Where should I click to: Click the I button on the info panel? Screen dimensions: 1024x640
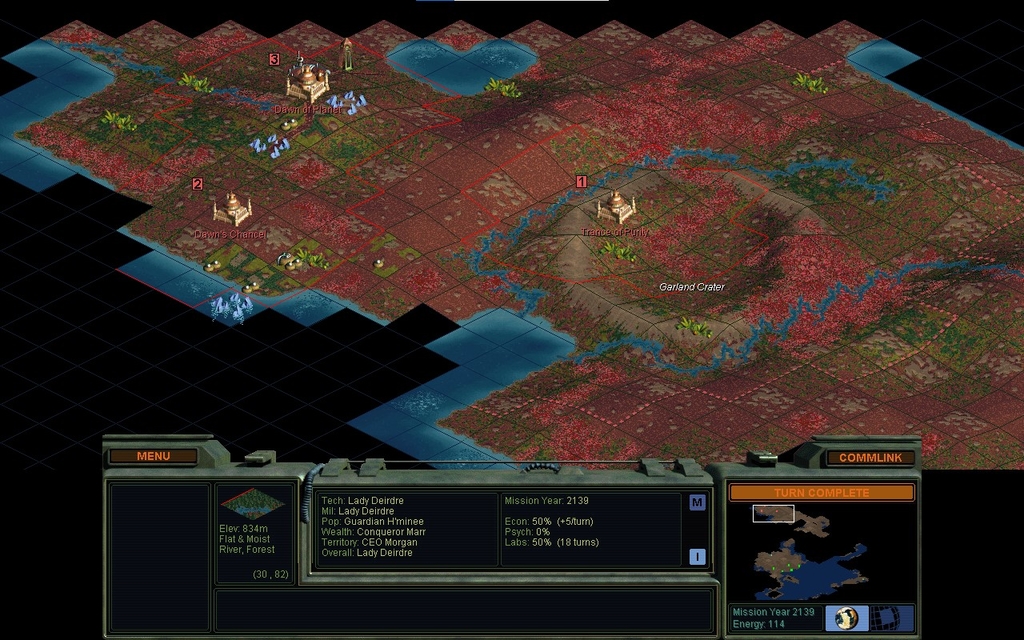(x=697, y=556)
